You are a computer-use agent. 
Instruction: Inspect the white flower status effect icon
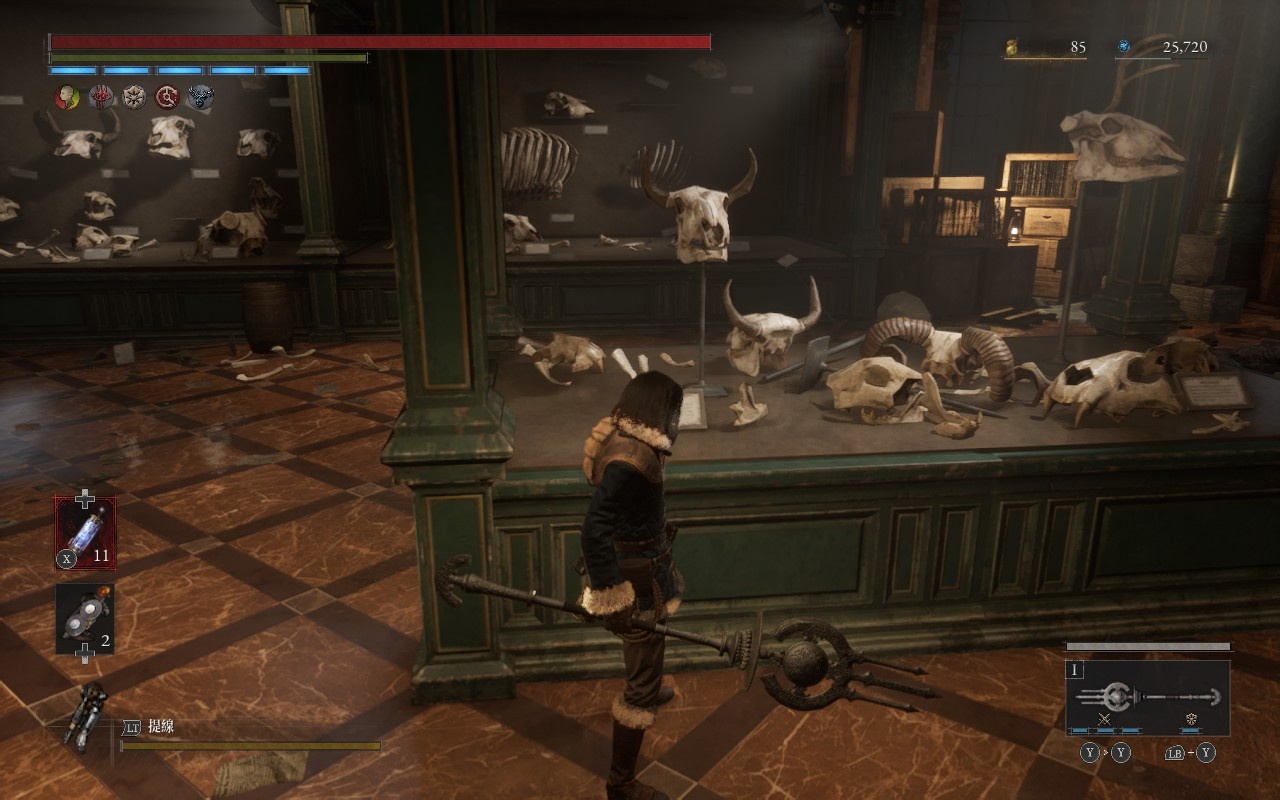(134, 97)
